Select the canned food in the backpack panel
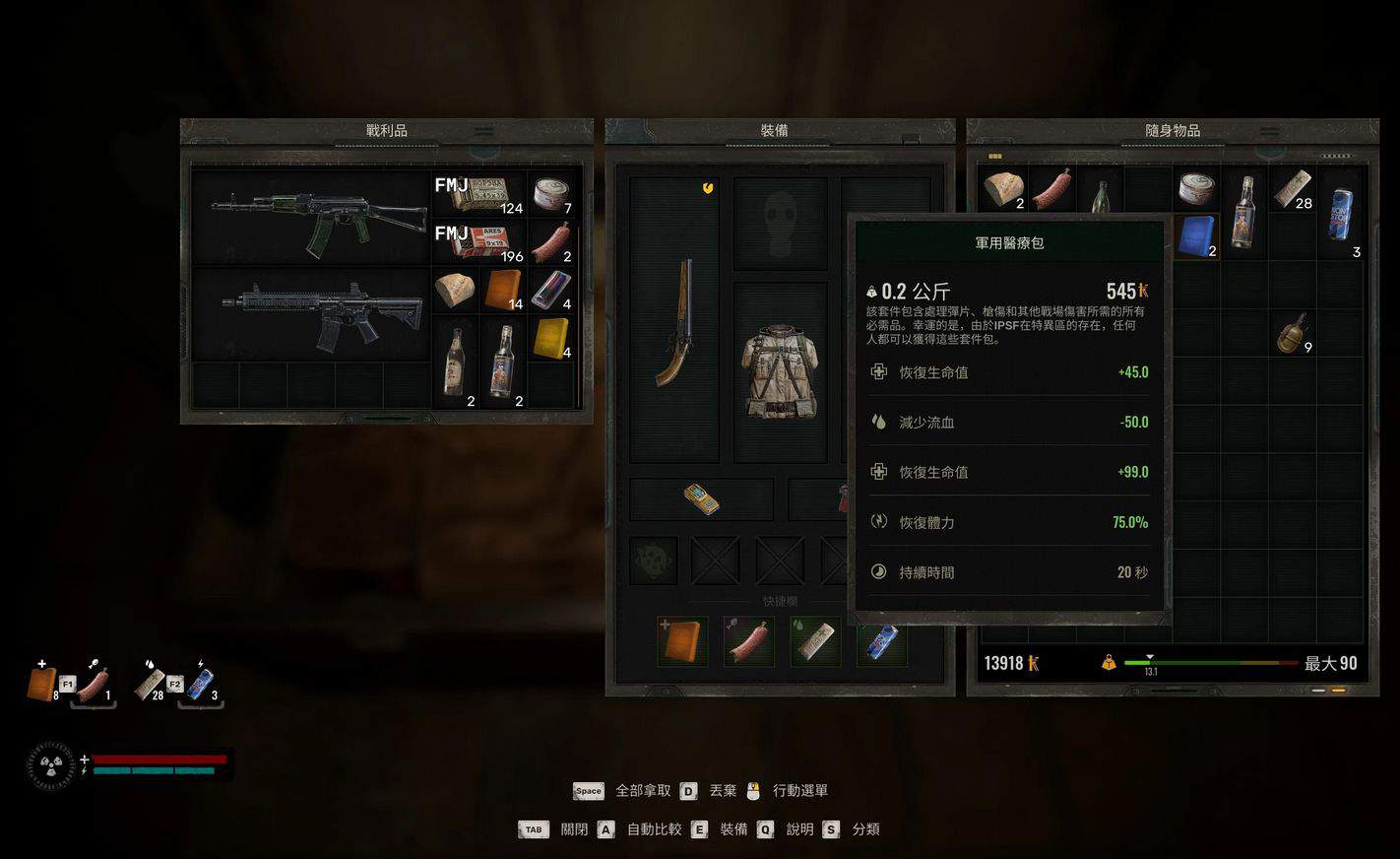 1196,189
